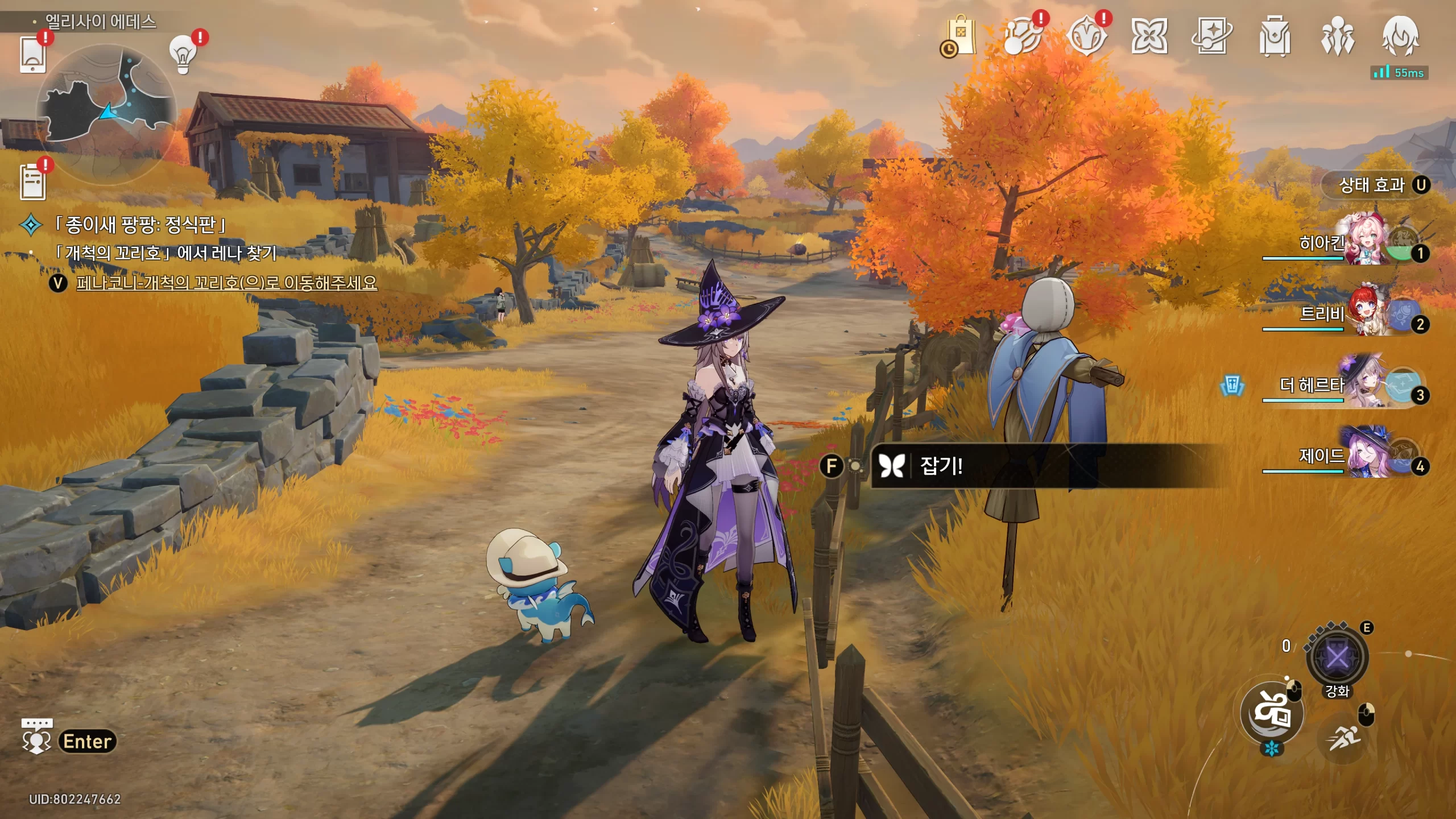The image size is (1456, 819).
Task: Switch to party member 제이드
Action: [1365, 455]
